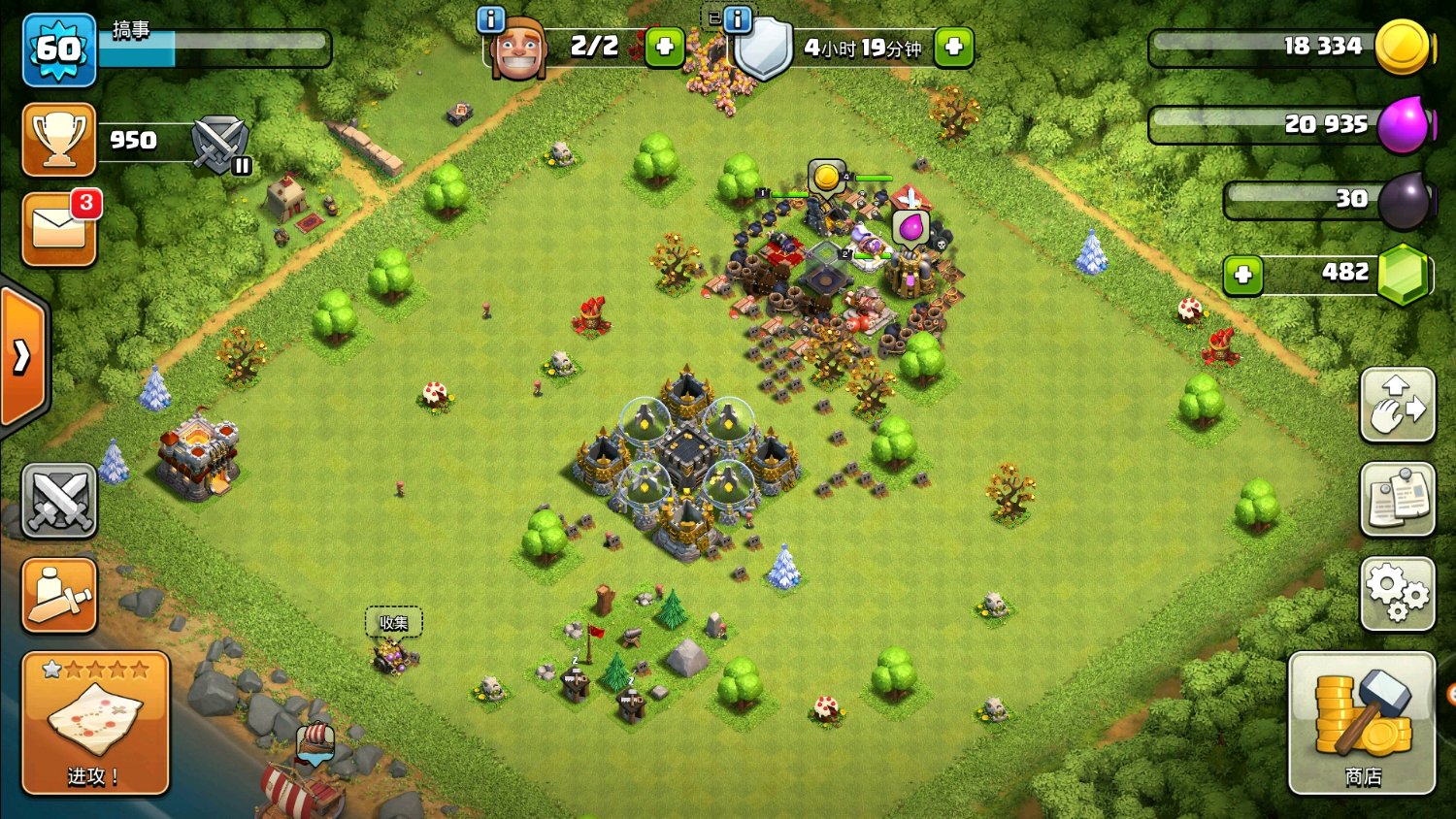
Task: Open the mailbox with 3 notifications
Action: point(59,229)
